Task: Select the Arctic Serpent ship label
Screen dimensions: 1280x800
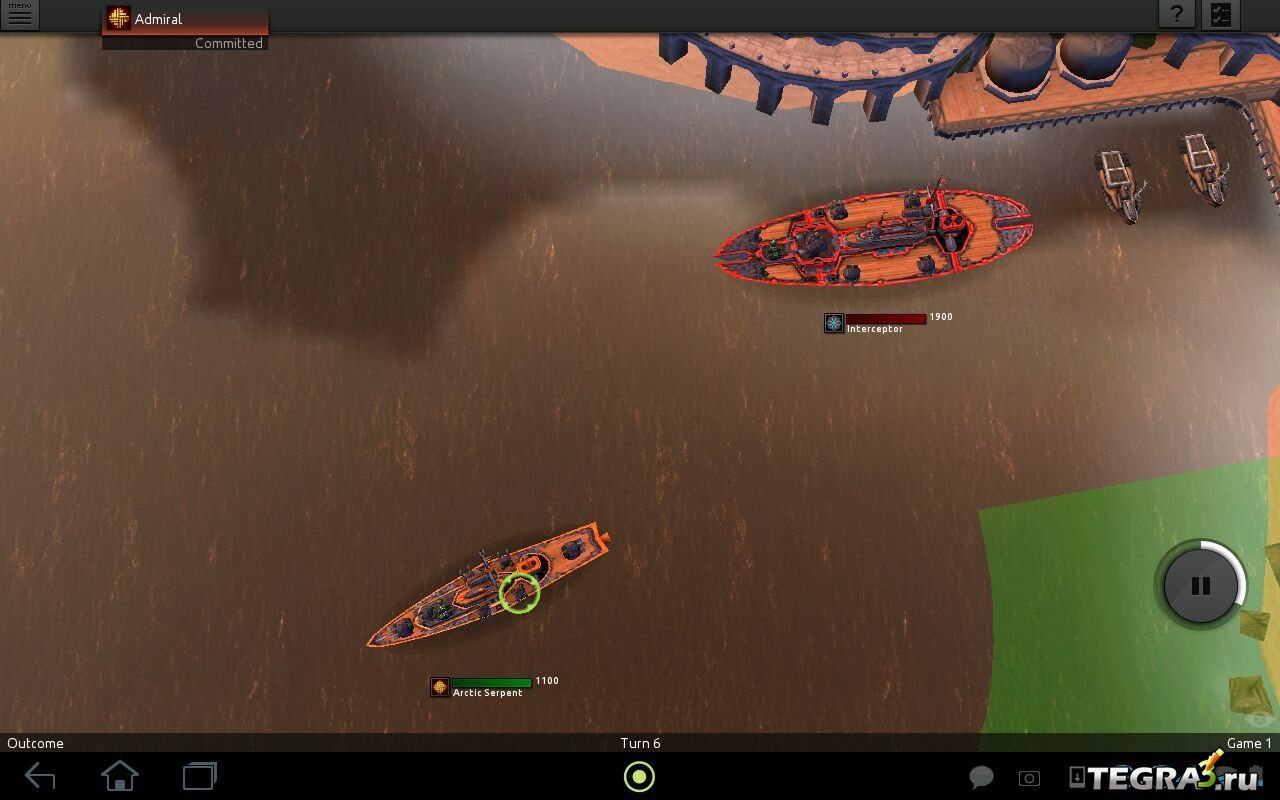Action: pos(487,692)
